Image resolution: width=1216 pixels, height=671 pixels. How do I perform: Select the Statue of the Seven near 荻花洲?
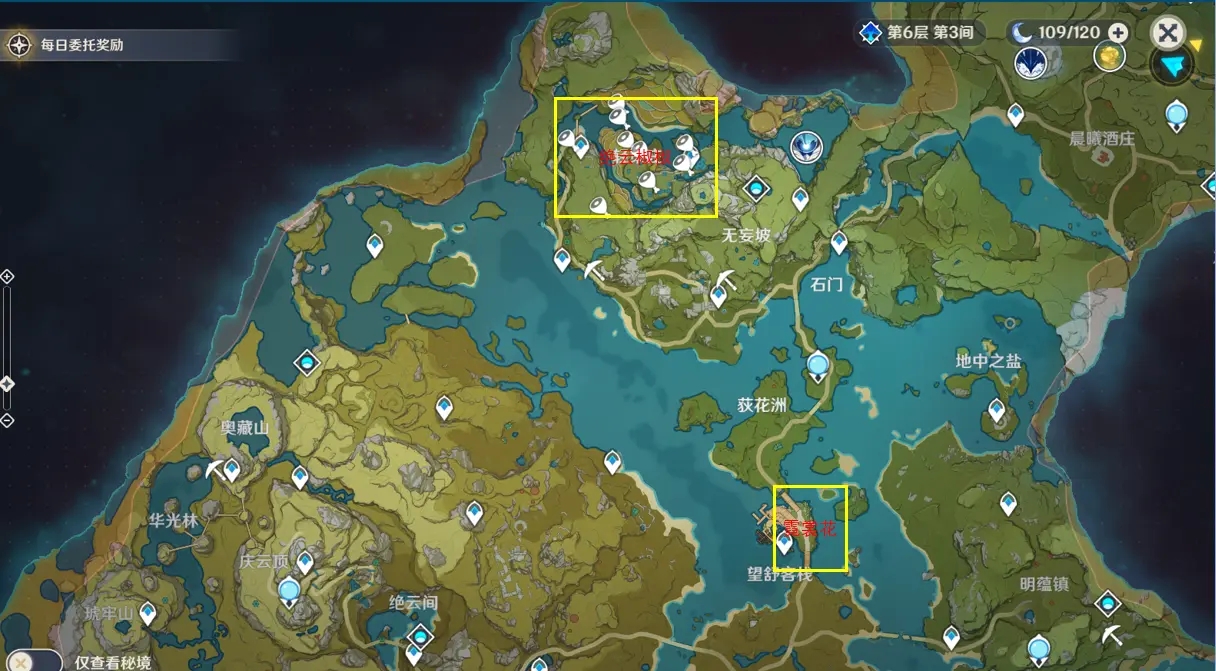click(x=819, y=365)
